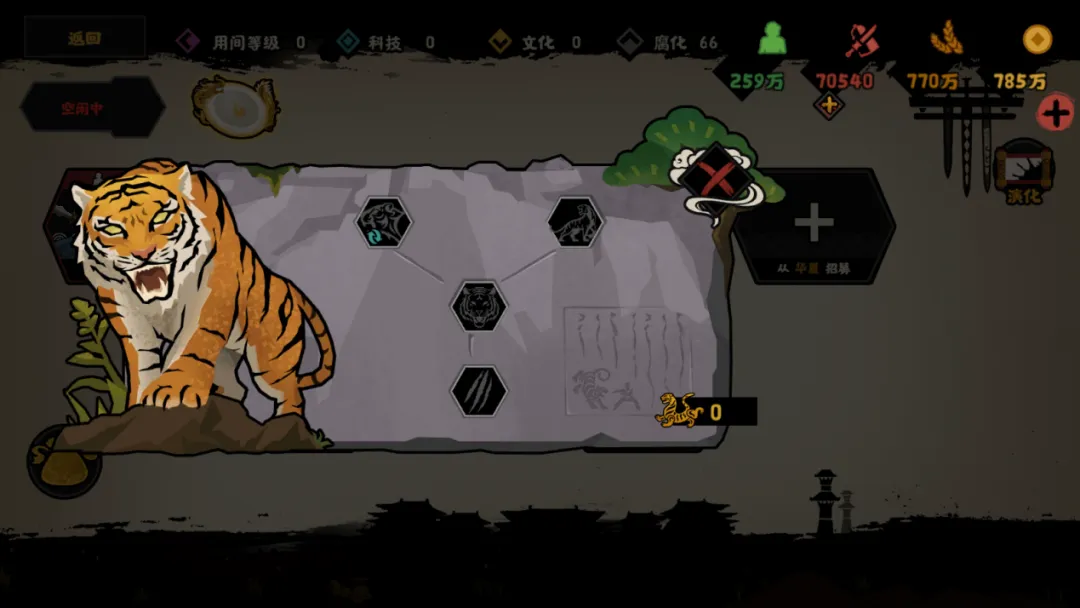Tap the red crossed-weapons military icon
This screenshot has width=1080, height=608.
click(860, 40)
